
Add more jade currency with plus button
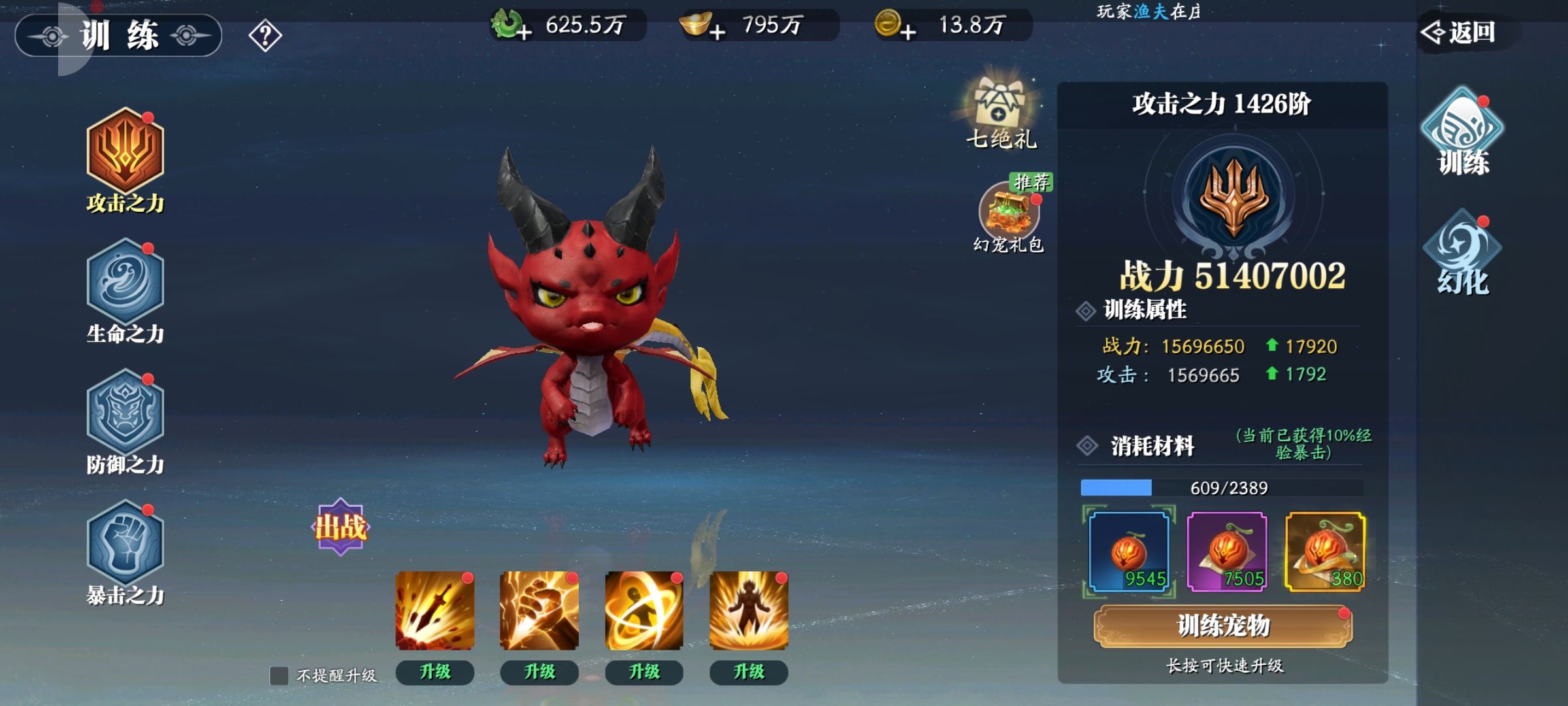(x=523, y=31)
